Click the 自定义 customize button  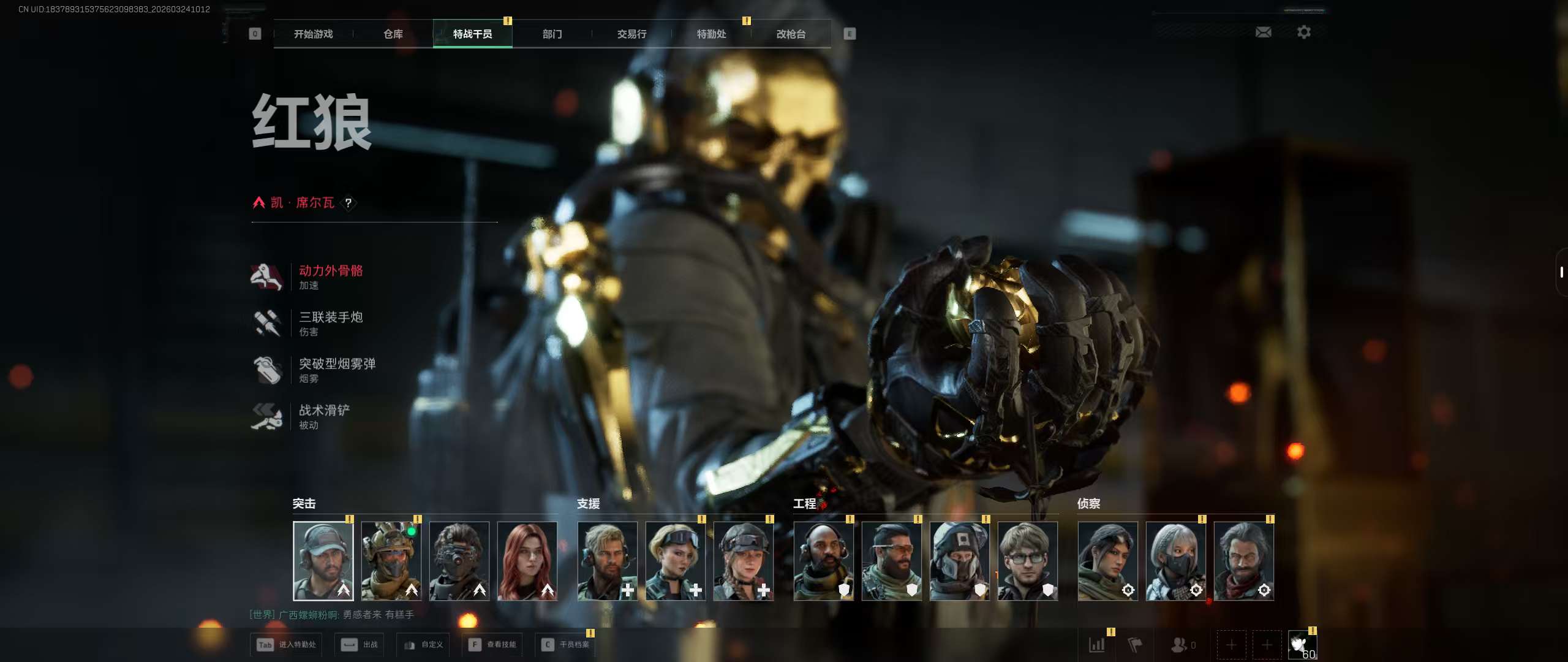[423, 644]
